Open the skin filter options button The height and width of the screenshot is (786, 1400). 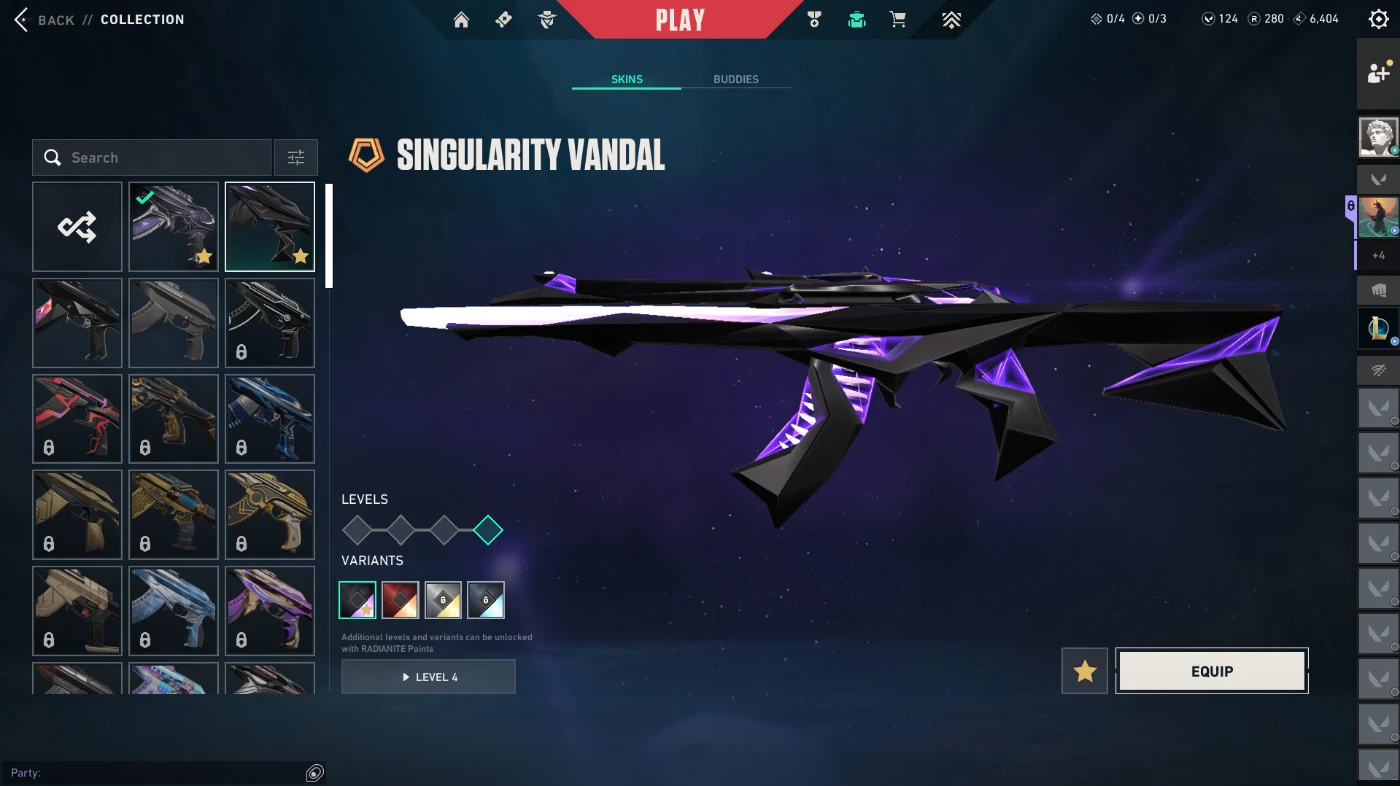(x=296, y=158)
